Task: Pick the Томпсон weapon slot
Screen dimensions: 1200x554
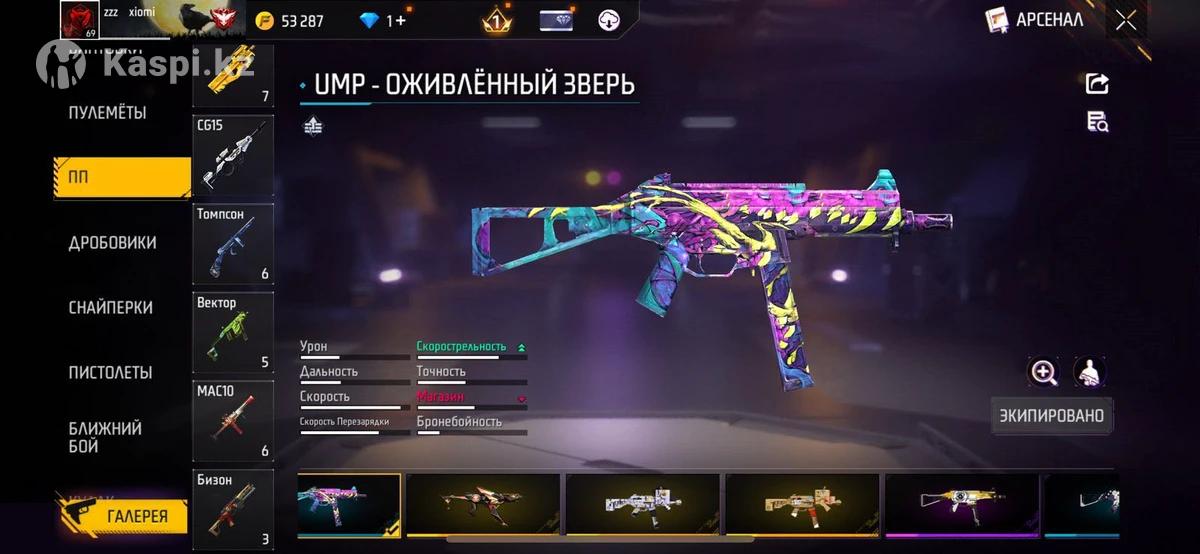Action: point(233,244)
